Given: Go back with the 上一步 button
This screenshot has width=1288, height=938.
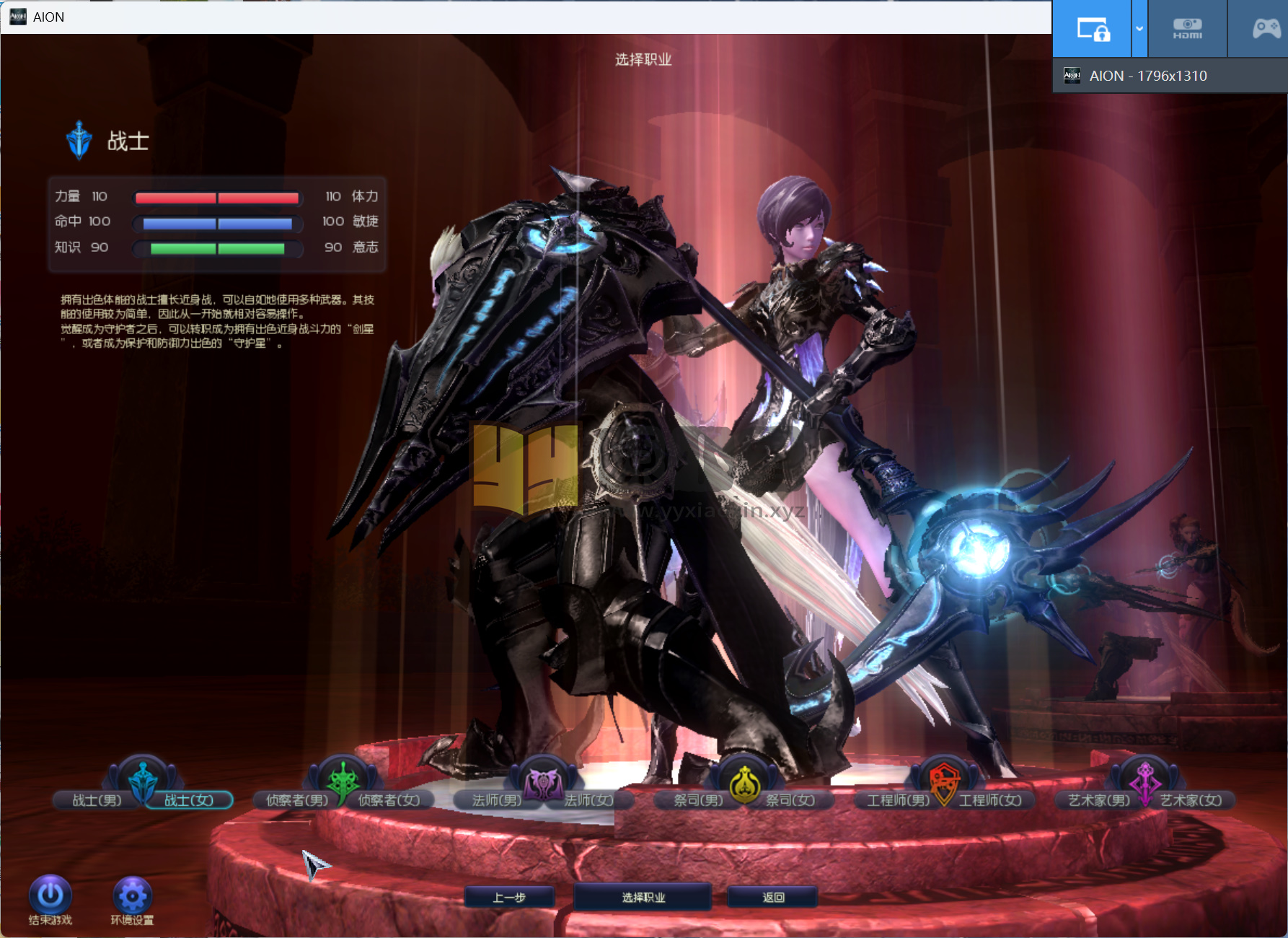Looking at the screenshot, I should tap(509, 898).
